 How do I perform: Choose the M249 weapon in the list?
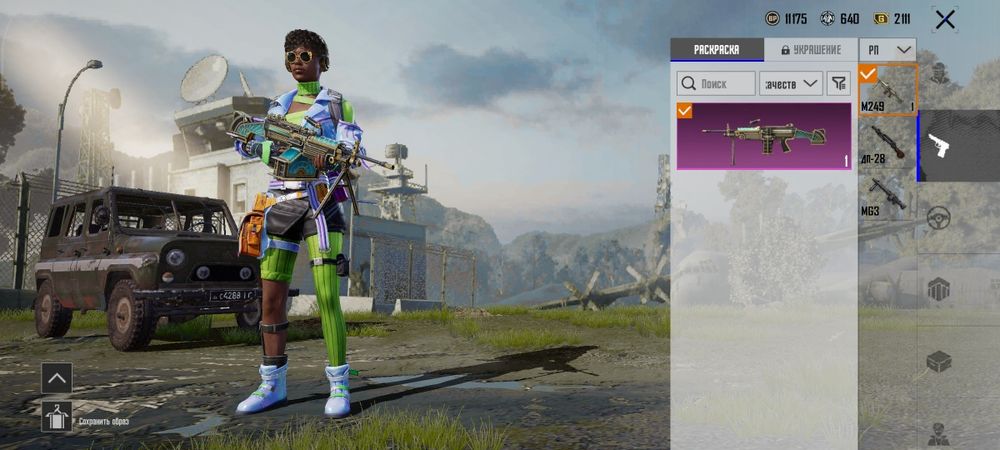887,91
